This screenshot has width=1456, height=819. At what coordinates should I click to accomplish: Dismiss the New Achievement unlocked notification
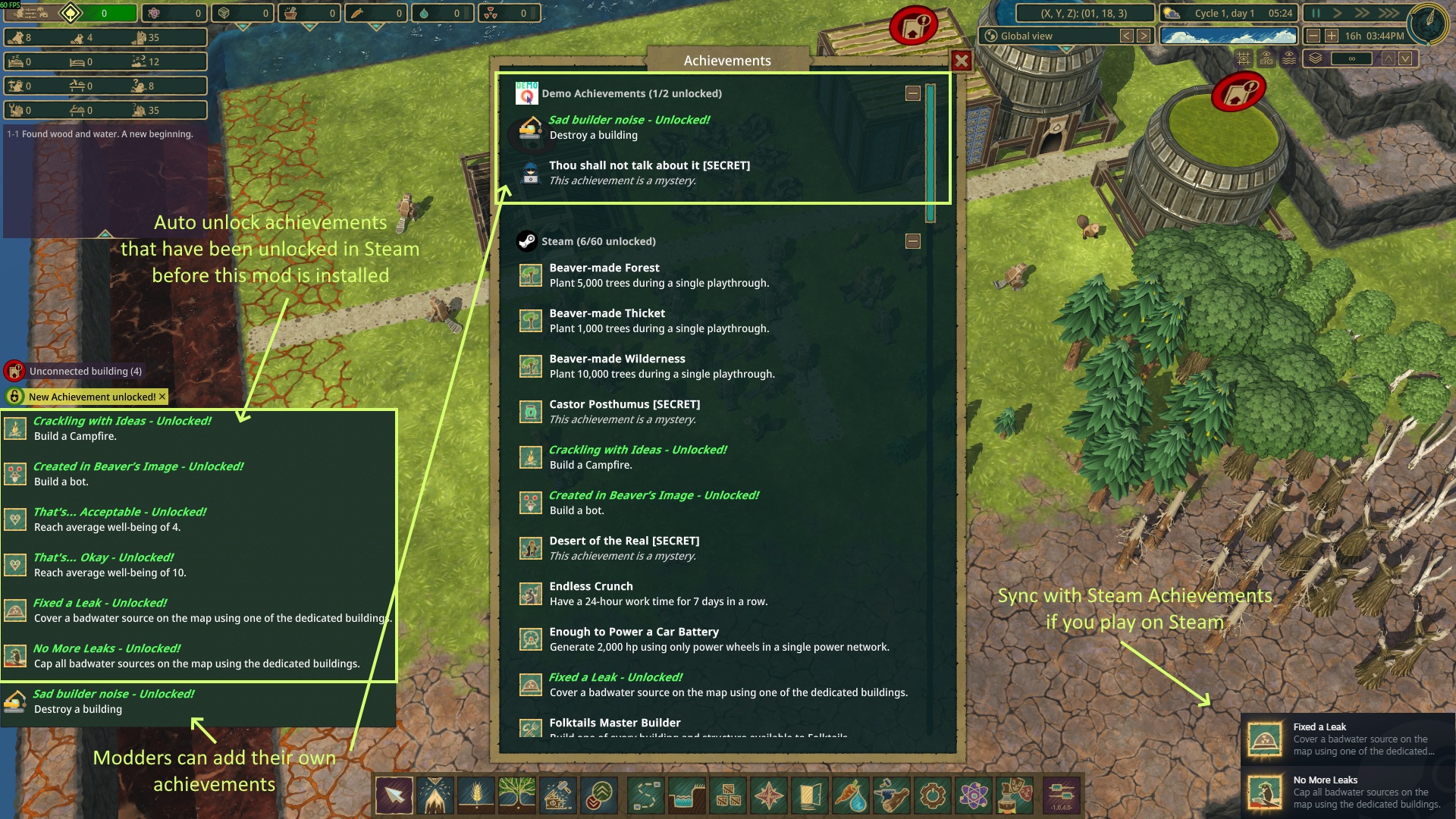click(x=162, y=396)
